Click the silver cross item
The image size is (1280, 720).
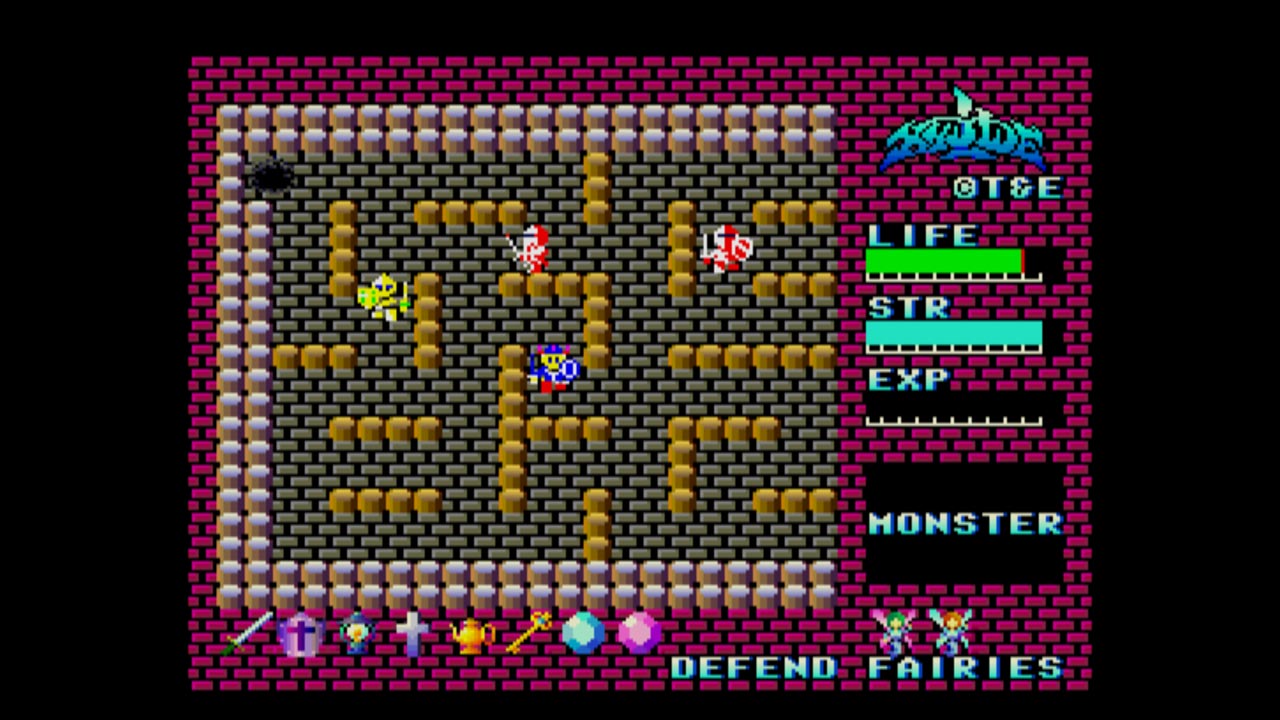click(x=412, y=634)
